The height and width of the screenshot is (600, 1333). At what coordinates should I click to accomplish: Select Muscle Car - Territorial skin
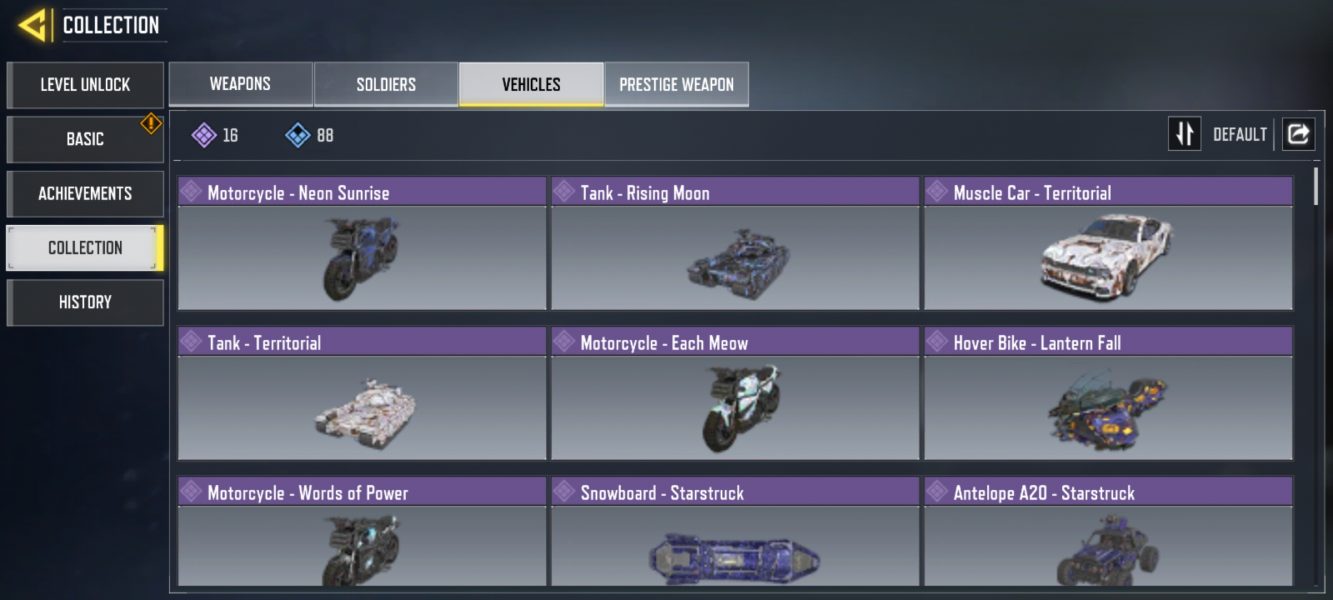1108,244
